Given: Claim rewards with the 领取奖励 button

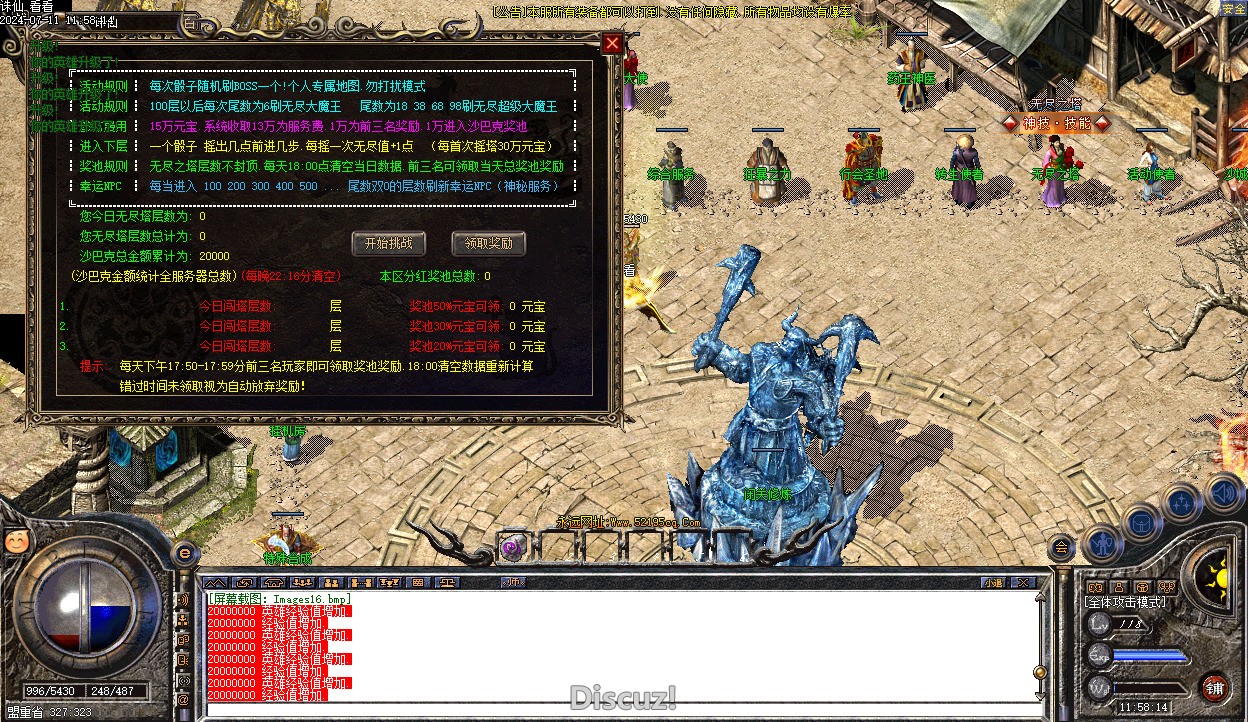Looking at the screenshot, I should (488, 243).
